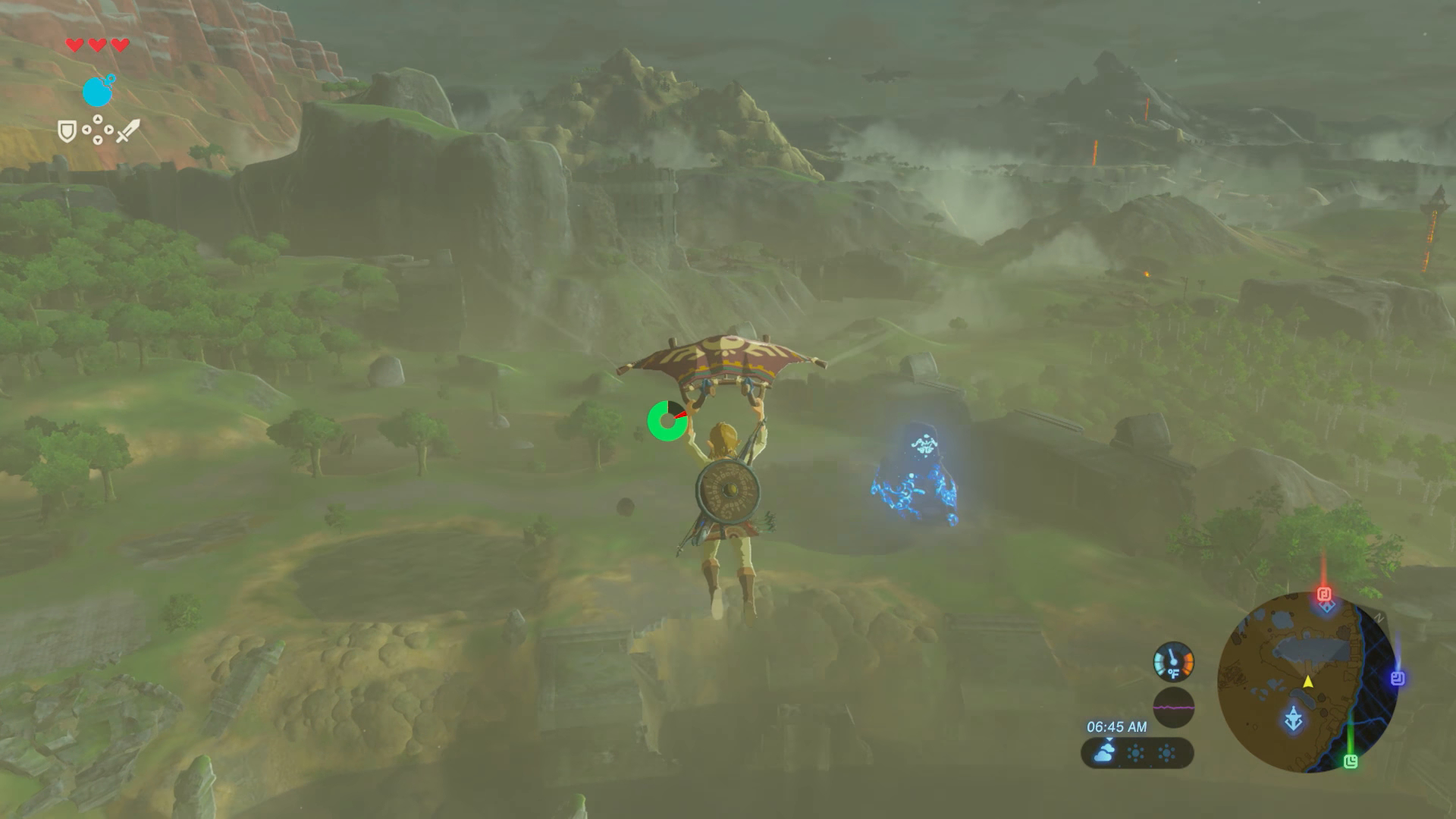Click the blue Sheikah tower marker on minimap

[1294, 717]
